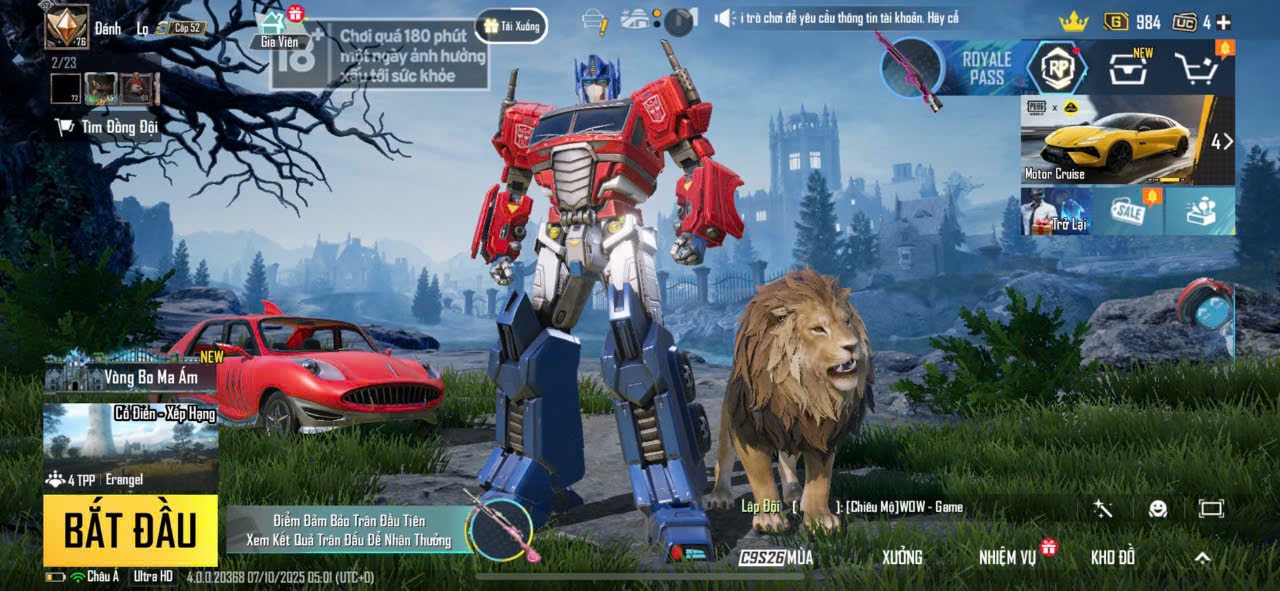Start the match with BẮT ĐẦU
This screenshot has width=1280, height=591.
130,530
